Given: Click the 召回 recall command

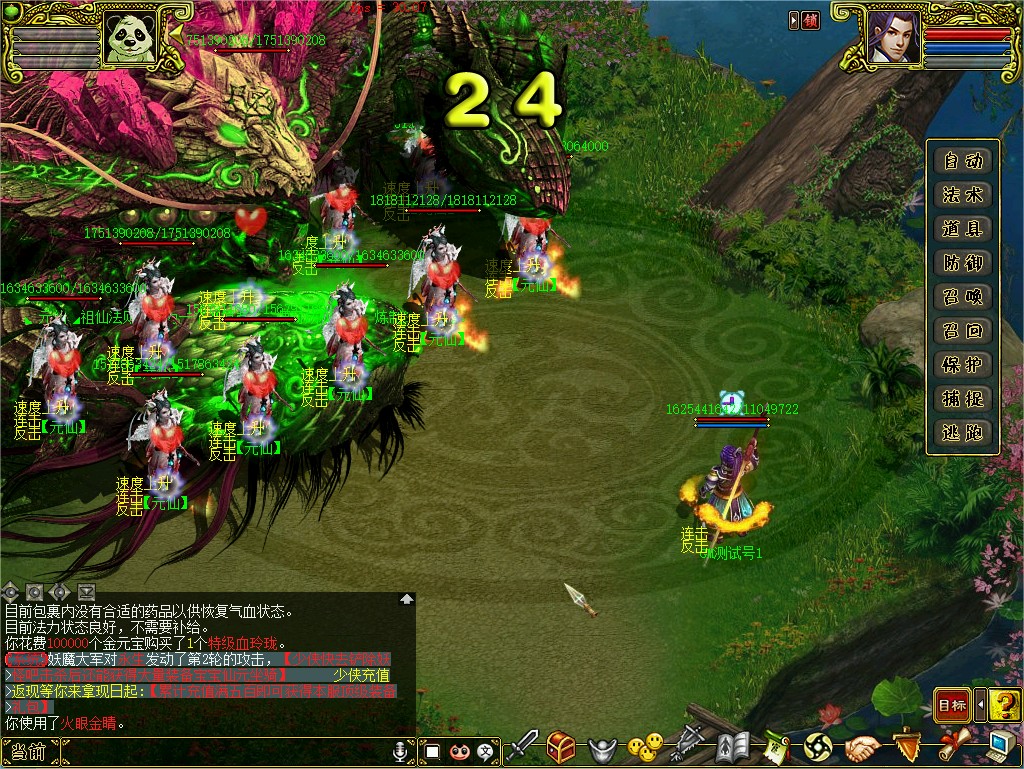Looking at the screenshot, I should [x=962, y=331].
